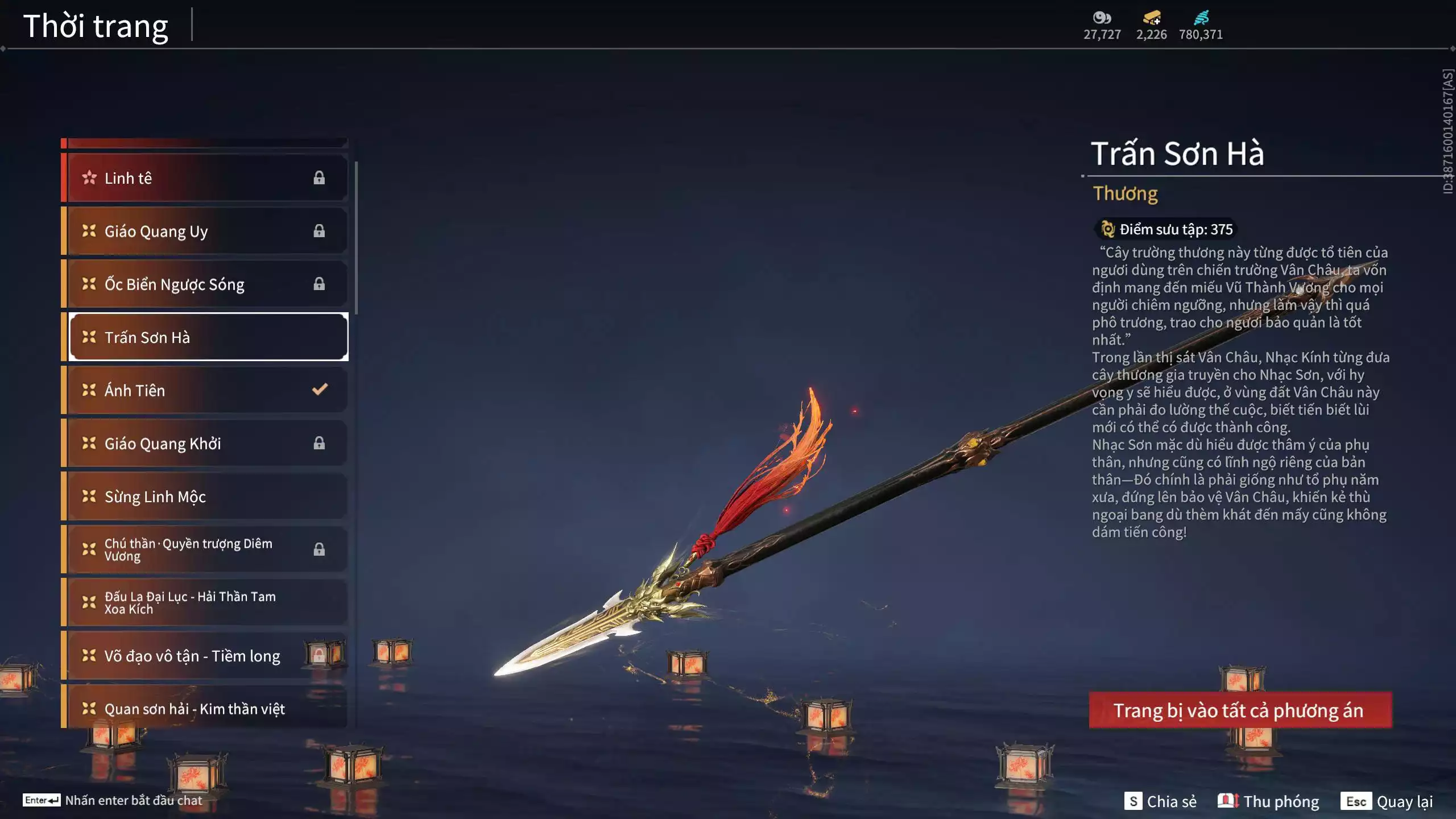Click the Trấn Sơn Hà list entry
The width and height of the screenshot is (1456, 819).
(208, 337)
